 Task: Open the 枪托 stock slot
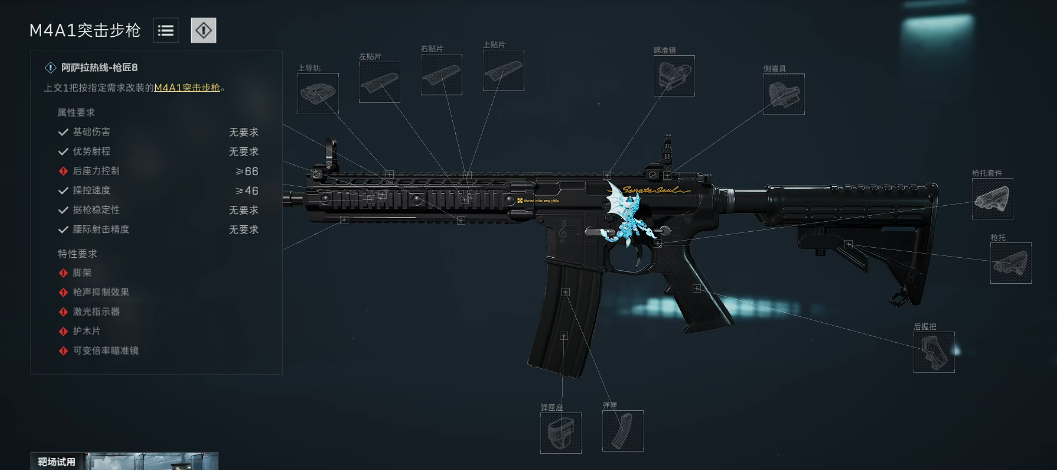pos(1010,263)
